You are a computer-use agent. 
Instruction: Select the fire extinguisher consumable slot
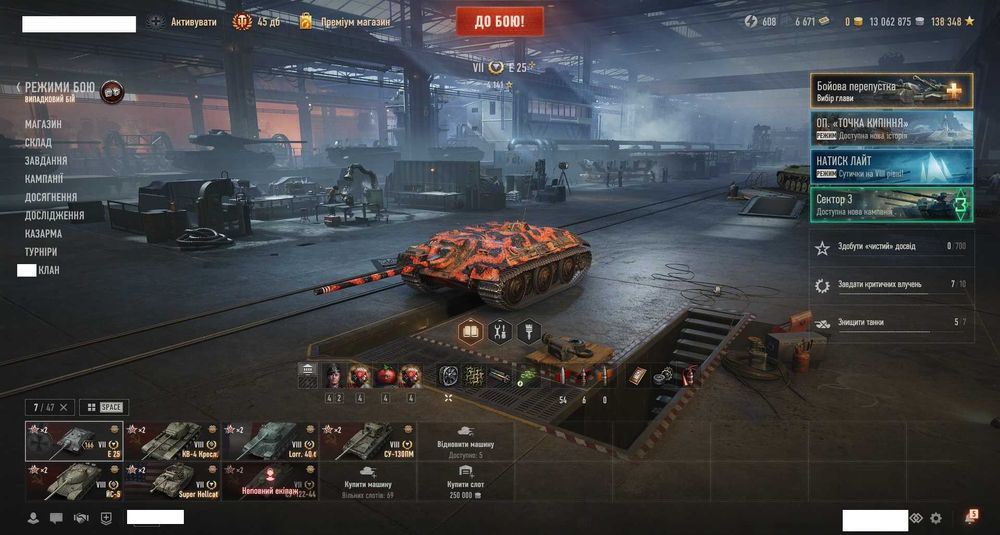click(691, 376)
